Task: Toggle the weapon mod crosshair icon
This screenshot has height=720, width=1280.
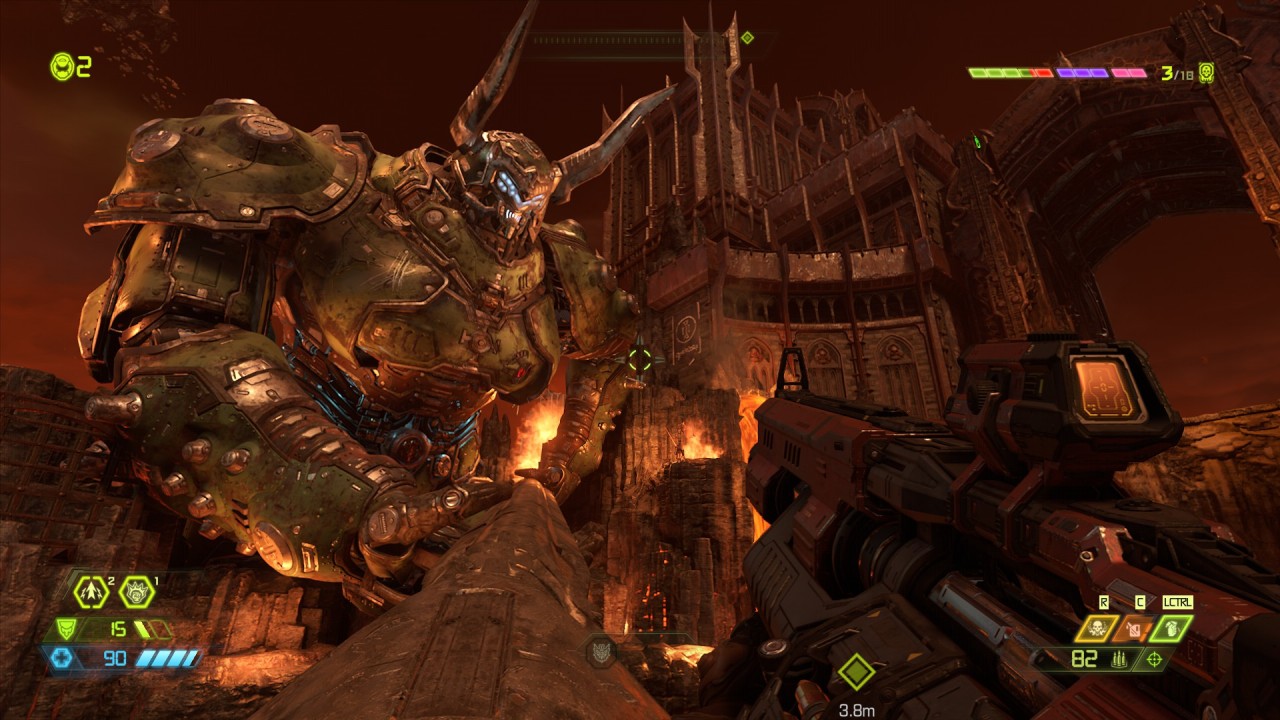Action: (1156, 659)
